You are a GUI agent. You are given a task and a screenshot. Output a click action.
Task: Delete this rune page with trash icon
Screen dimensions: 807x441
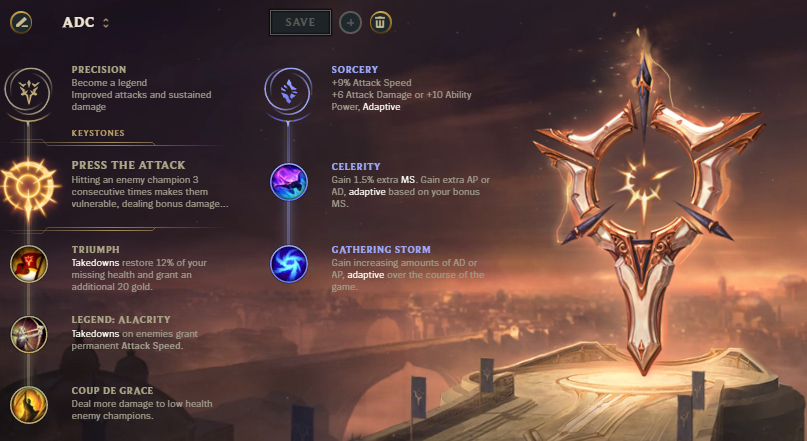point(381,22)
